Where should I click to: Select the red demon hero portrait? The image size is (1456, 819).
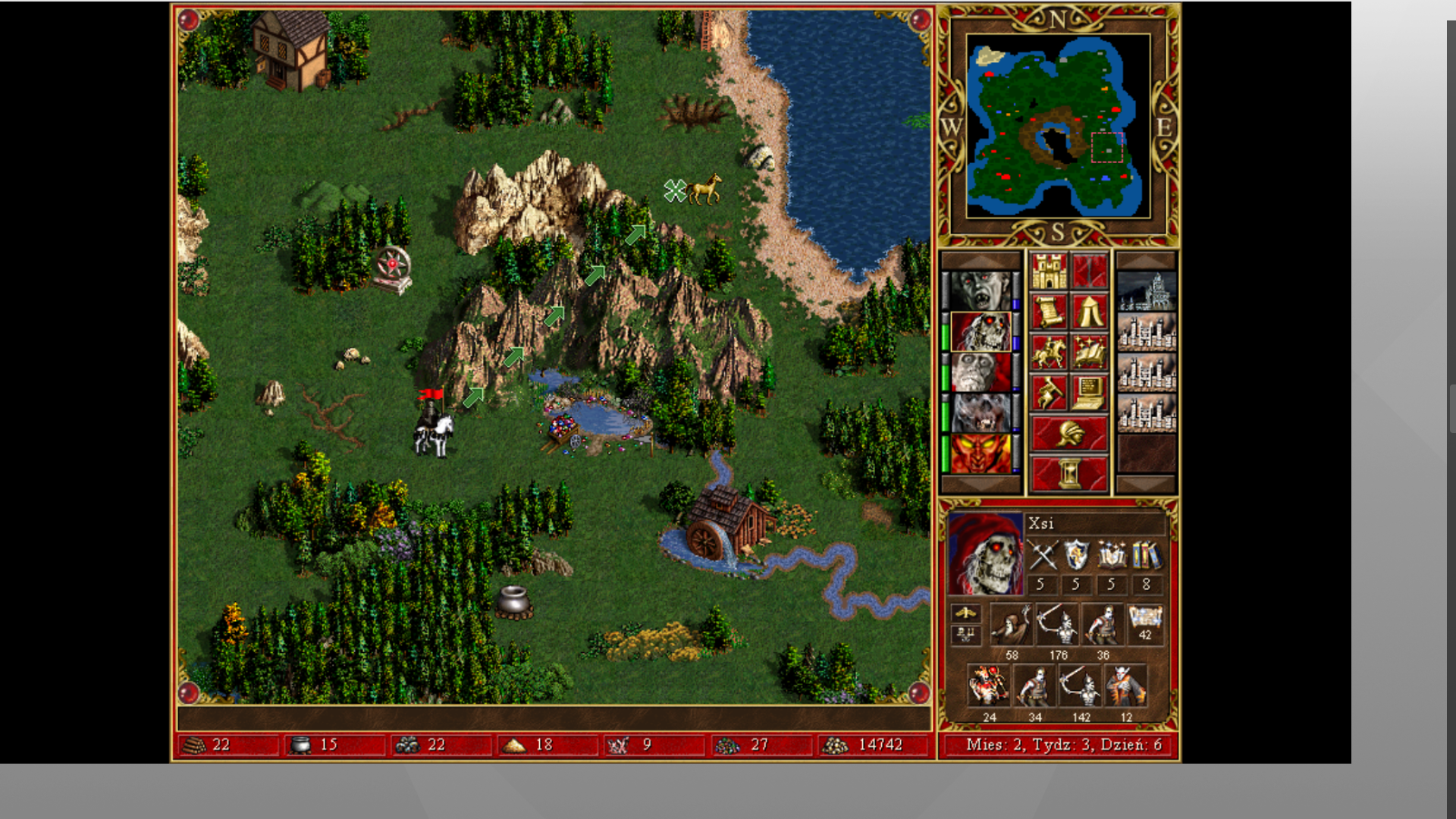[981, 453]
